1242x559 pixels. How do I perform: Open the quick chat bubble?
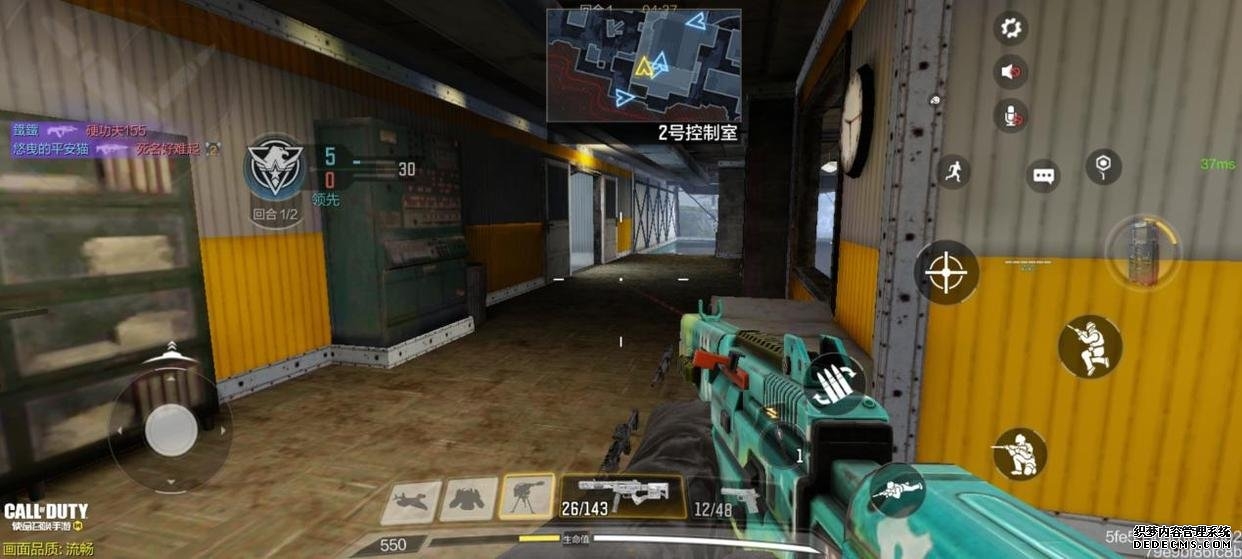(1044, 176)
